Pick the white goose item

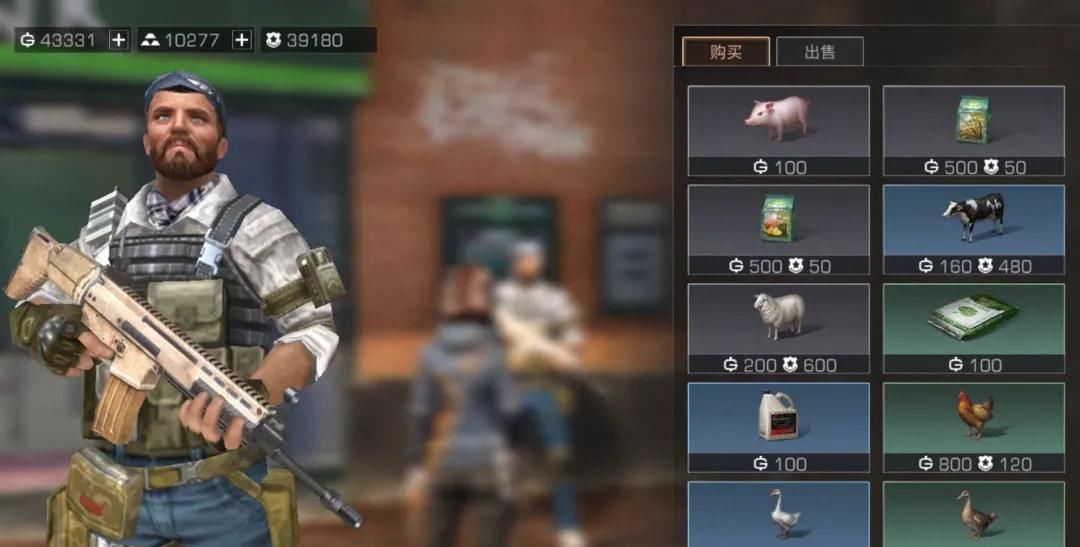(778, 514)
